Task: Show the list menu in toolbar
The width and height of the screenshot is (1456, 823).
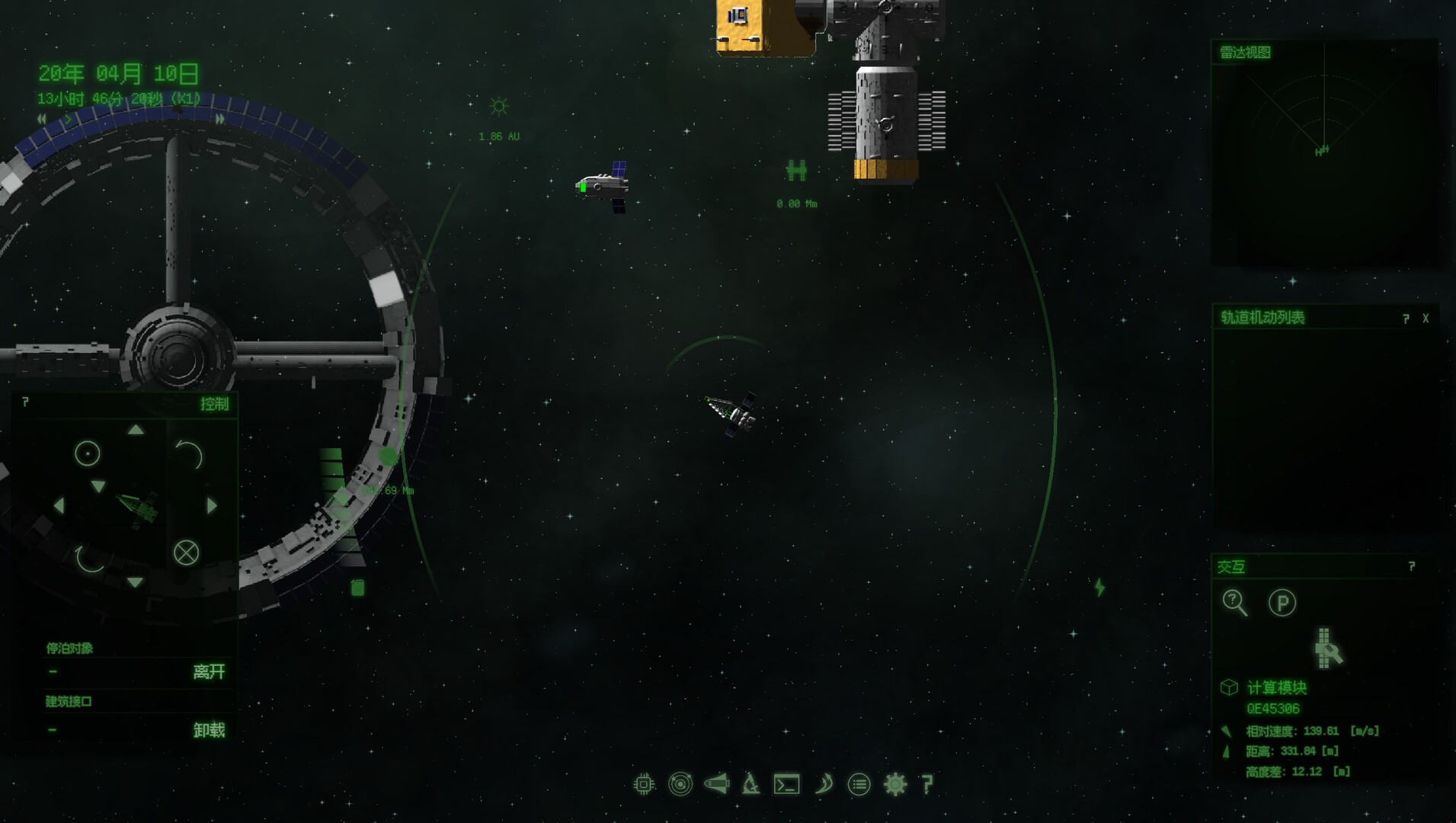Action: (859, 784)
